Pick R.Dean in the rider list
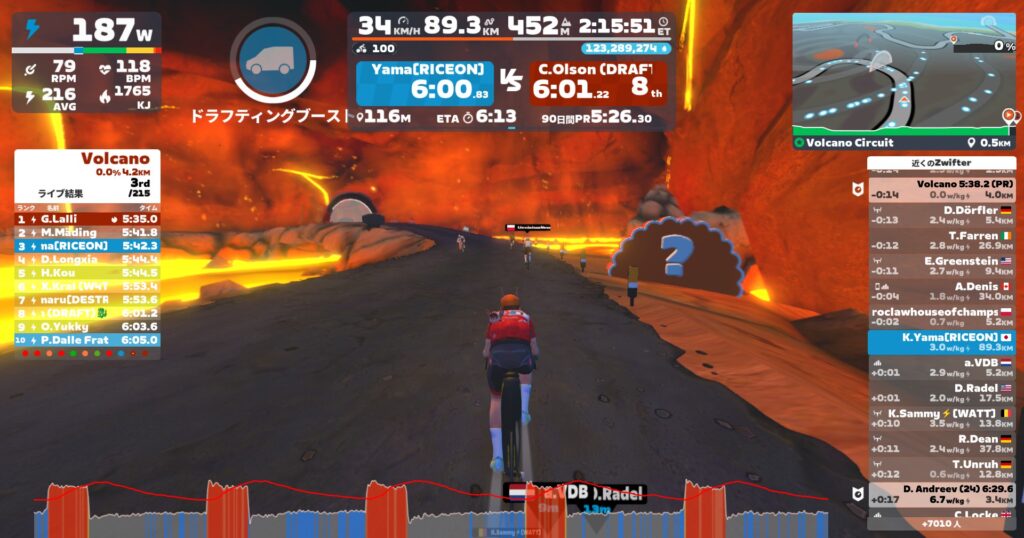Viewport: 1024px width, 538px height. (940, 444)
